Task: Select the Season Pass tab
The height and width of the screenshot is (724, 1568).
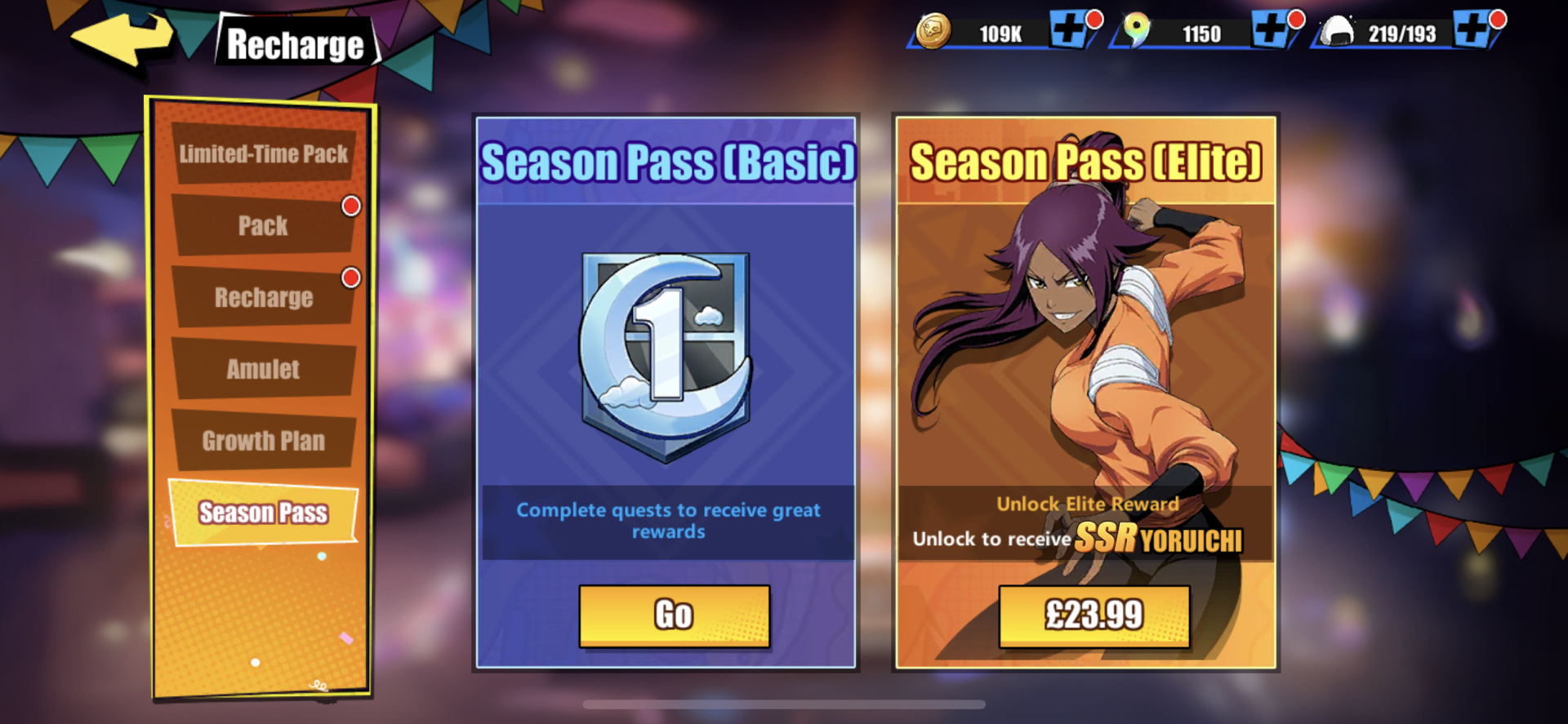Action: tap(262, 512)
